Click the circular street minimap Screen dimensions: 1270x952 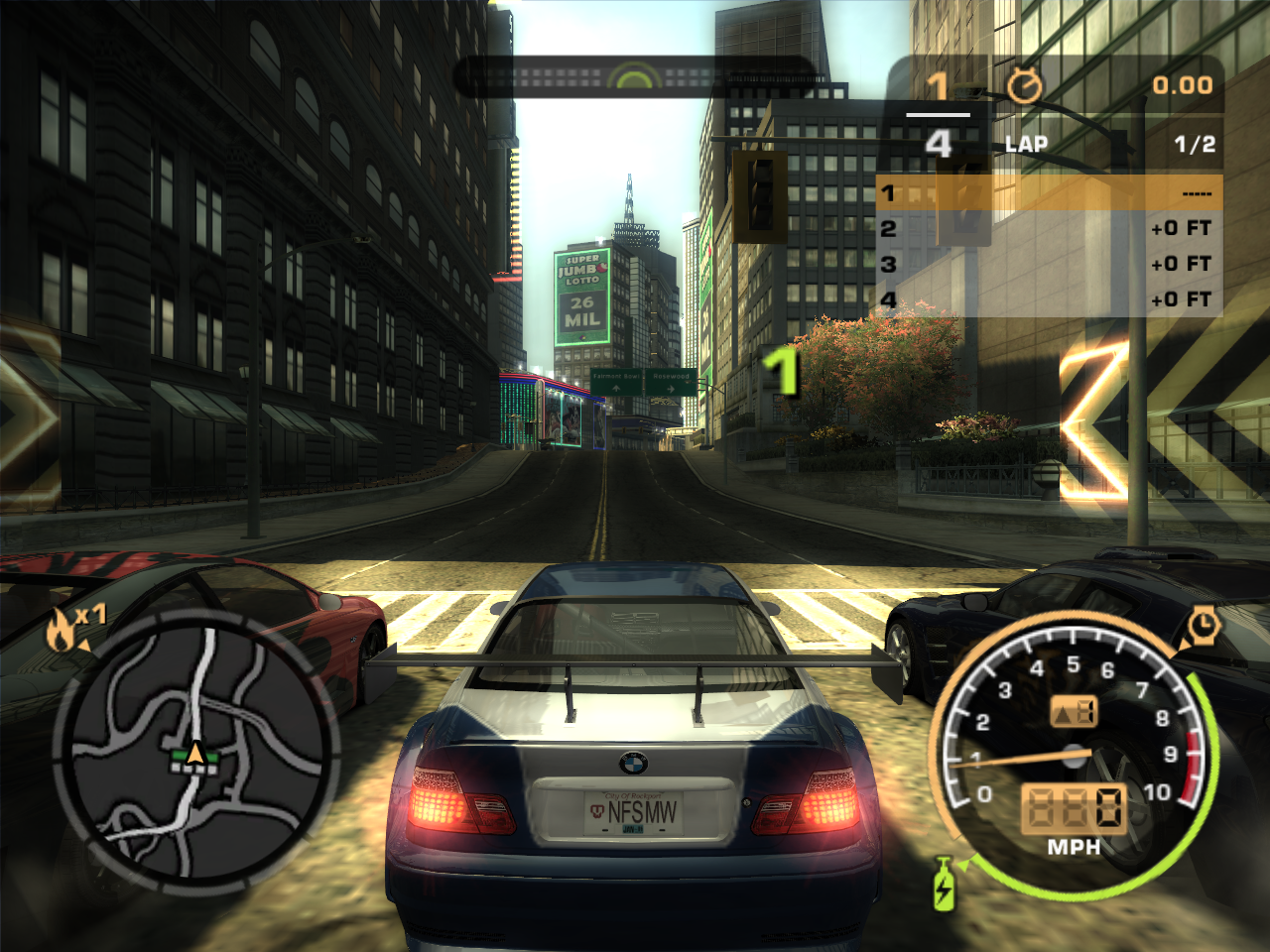point(196,746)
